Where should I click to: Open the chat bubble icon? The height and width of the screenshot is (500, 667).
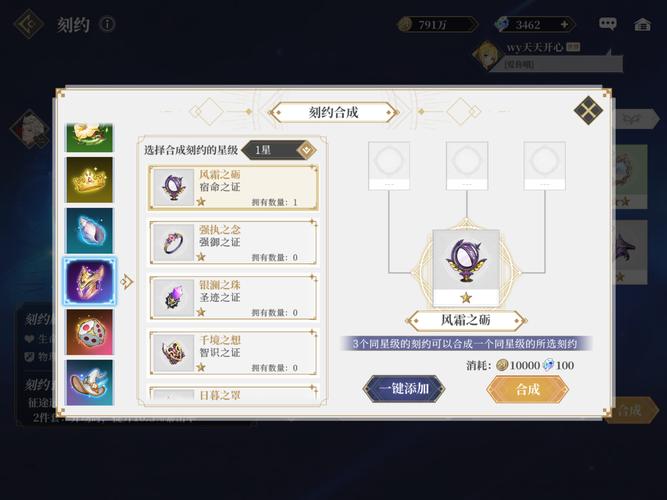point(608,24)
